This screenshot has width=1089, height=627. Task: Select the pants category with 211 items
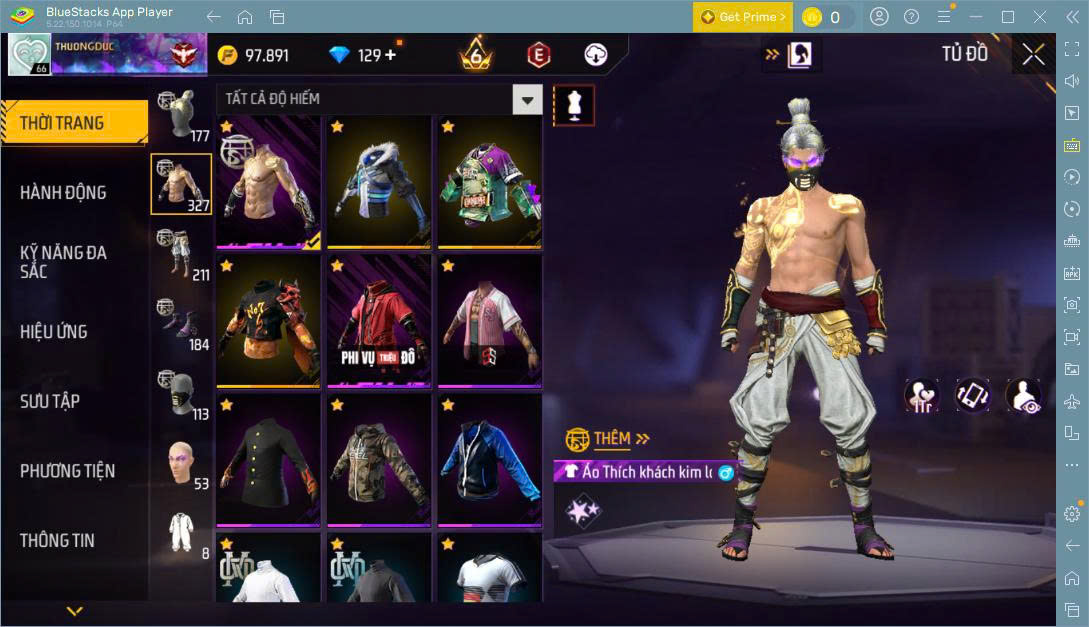click(x=181, y=253)
